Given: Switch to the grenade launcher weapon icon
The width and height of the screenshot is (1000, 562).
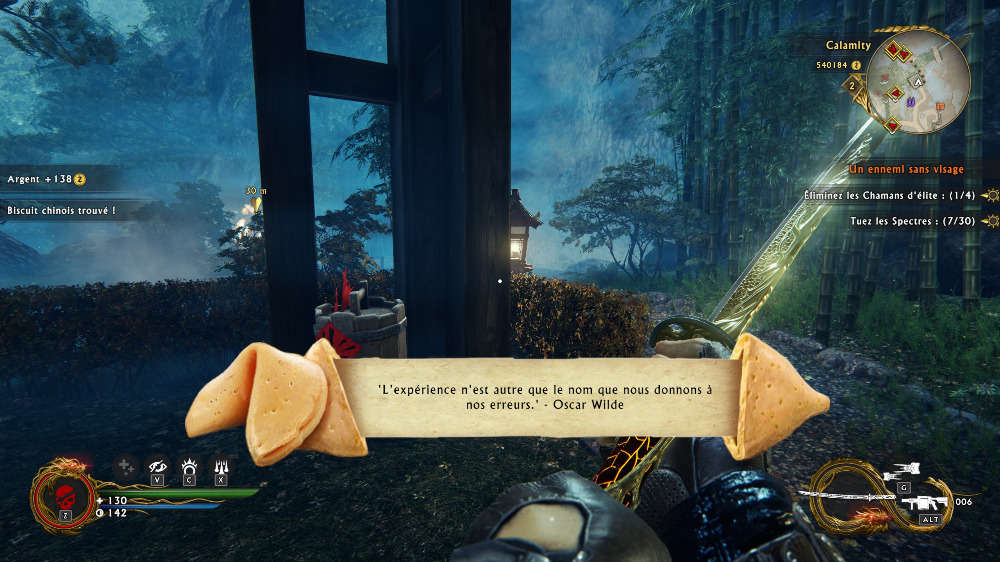Looking at the screenshot, I should click(x=927, y=502).
